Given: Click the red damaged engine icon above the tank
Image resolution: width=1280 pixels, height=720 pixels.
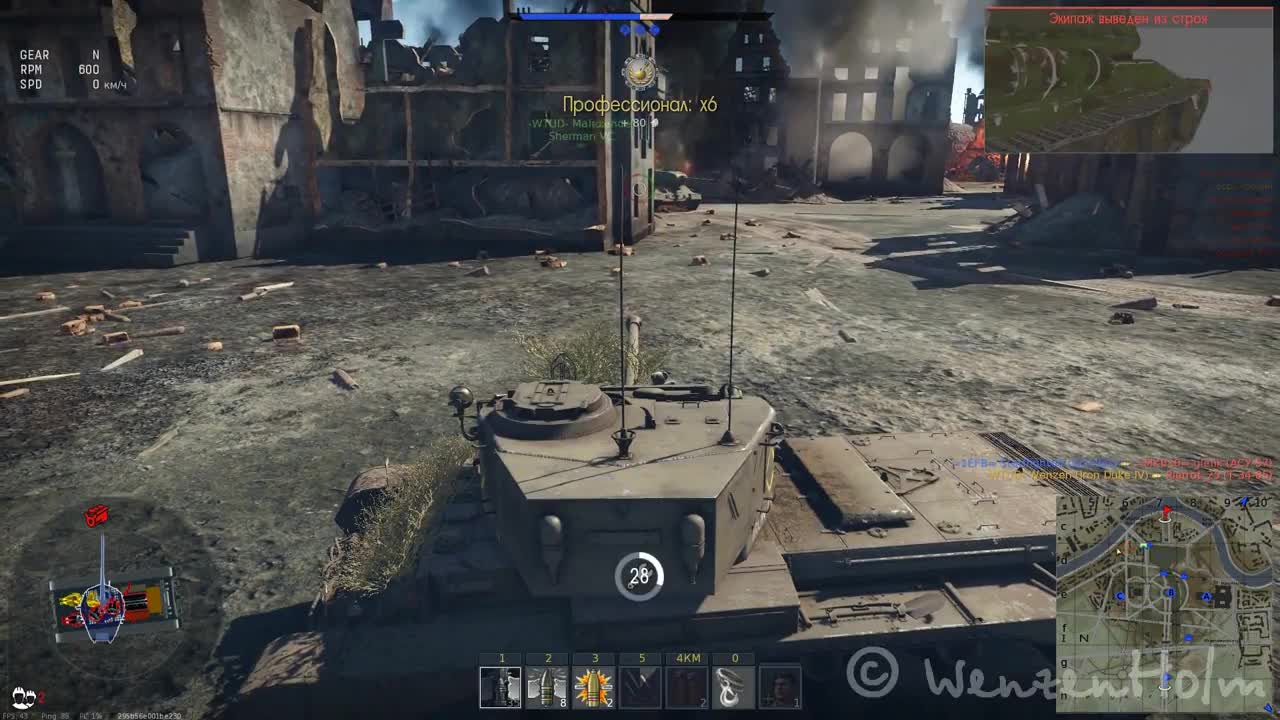Looking at the screenshot, I should tap(95, 515).
